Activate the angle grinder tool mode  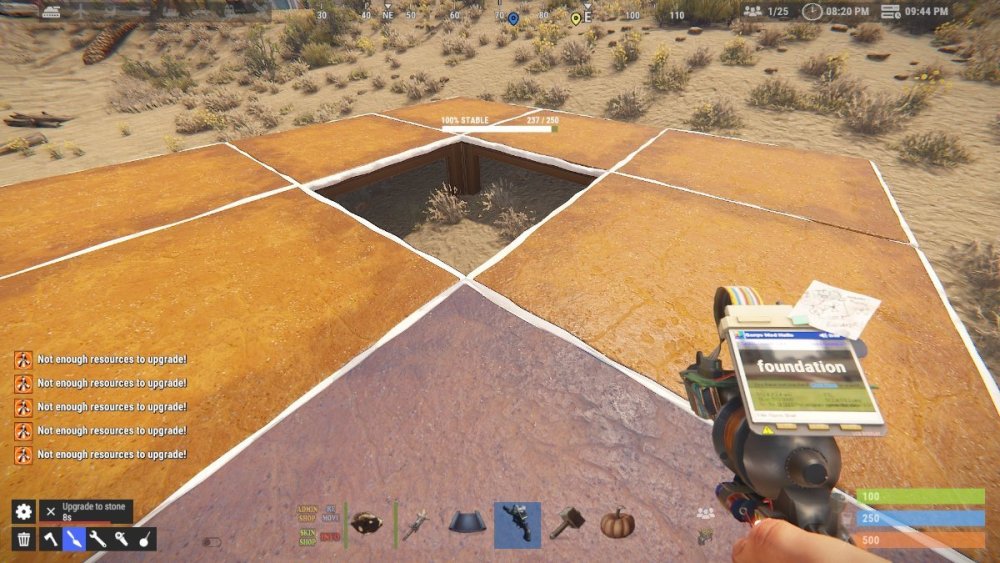tap(121, 539)
